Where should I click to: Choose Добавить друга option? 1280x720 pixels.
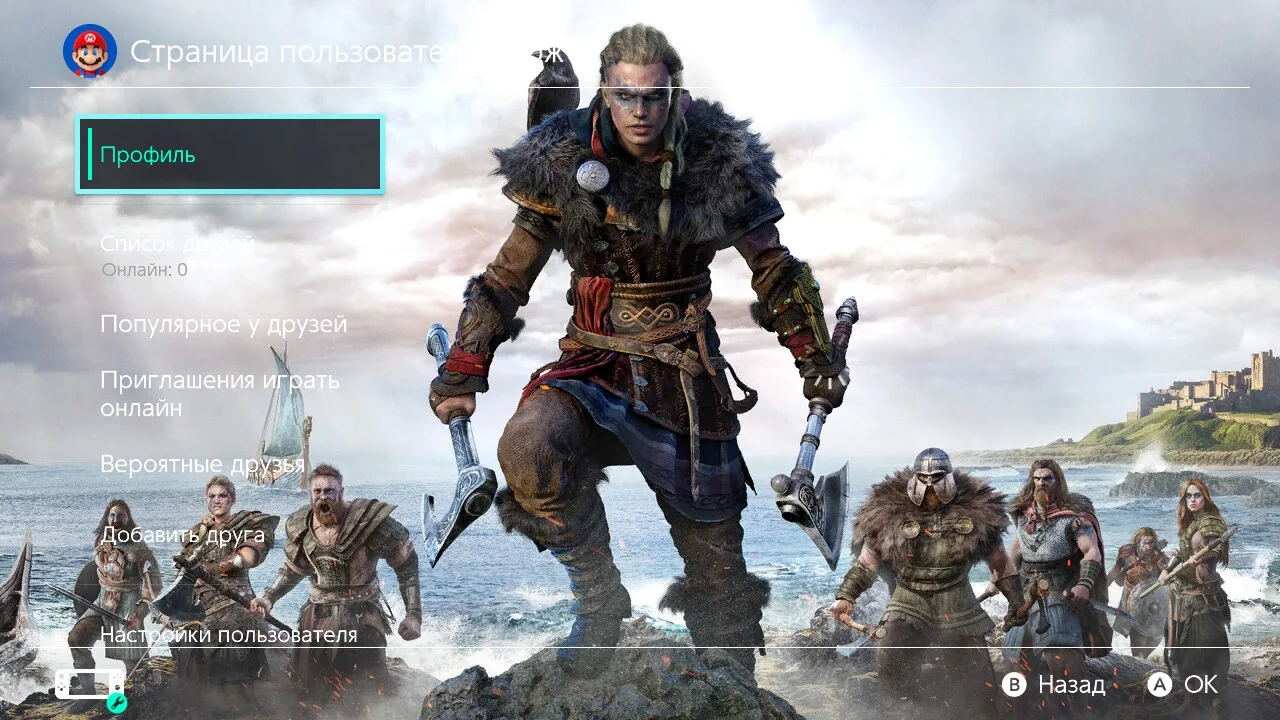182,535
